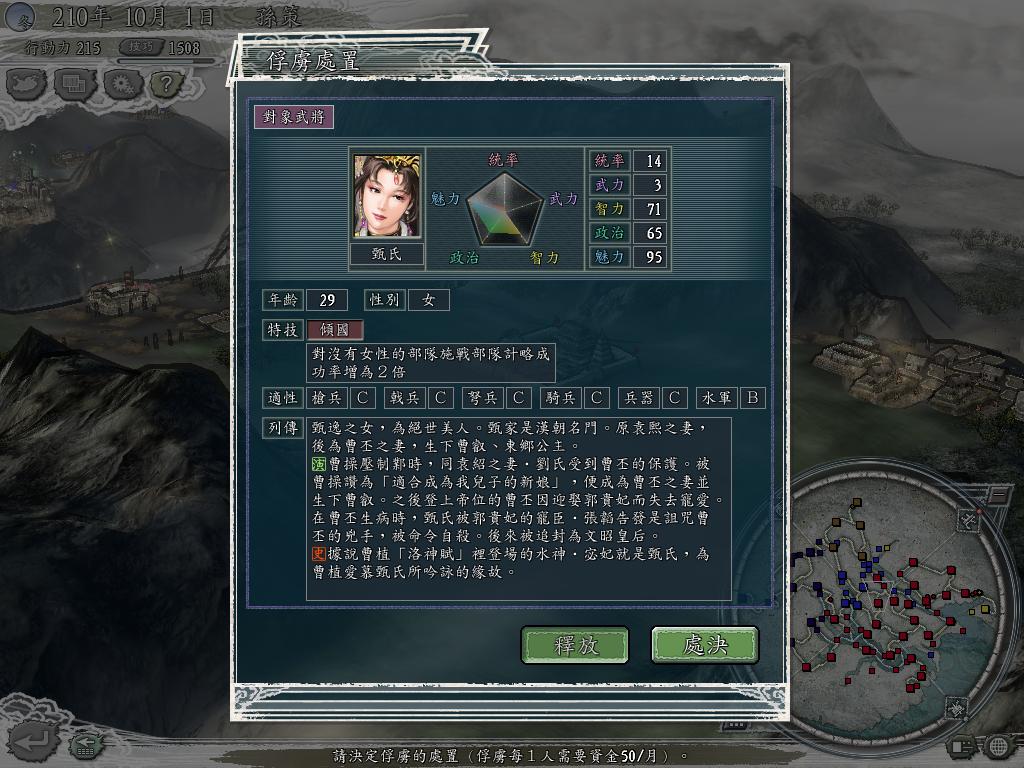1024x768 pixels.
Task: Click the list panel icon beside the globe
Action: click(x=962, y=746)
